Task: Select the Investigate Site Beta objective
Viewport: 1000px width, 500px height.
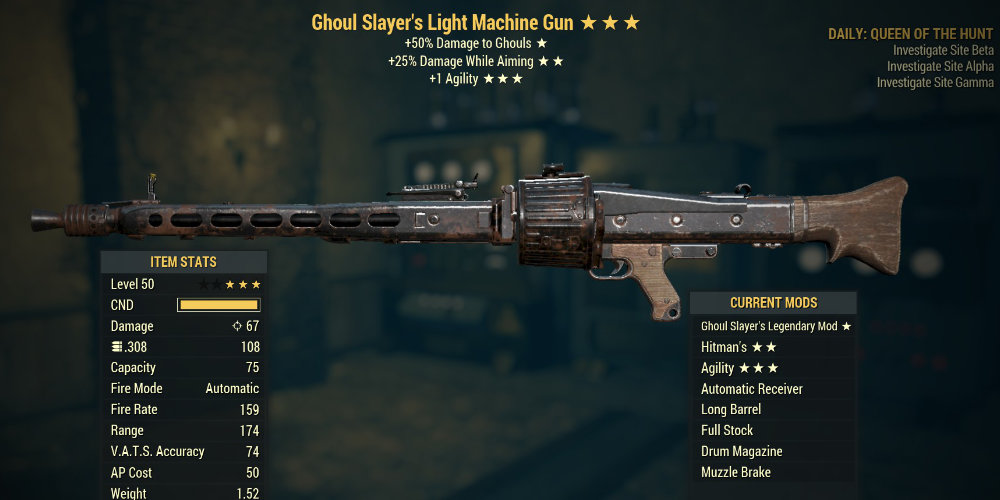Action: 943,50
